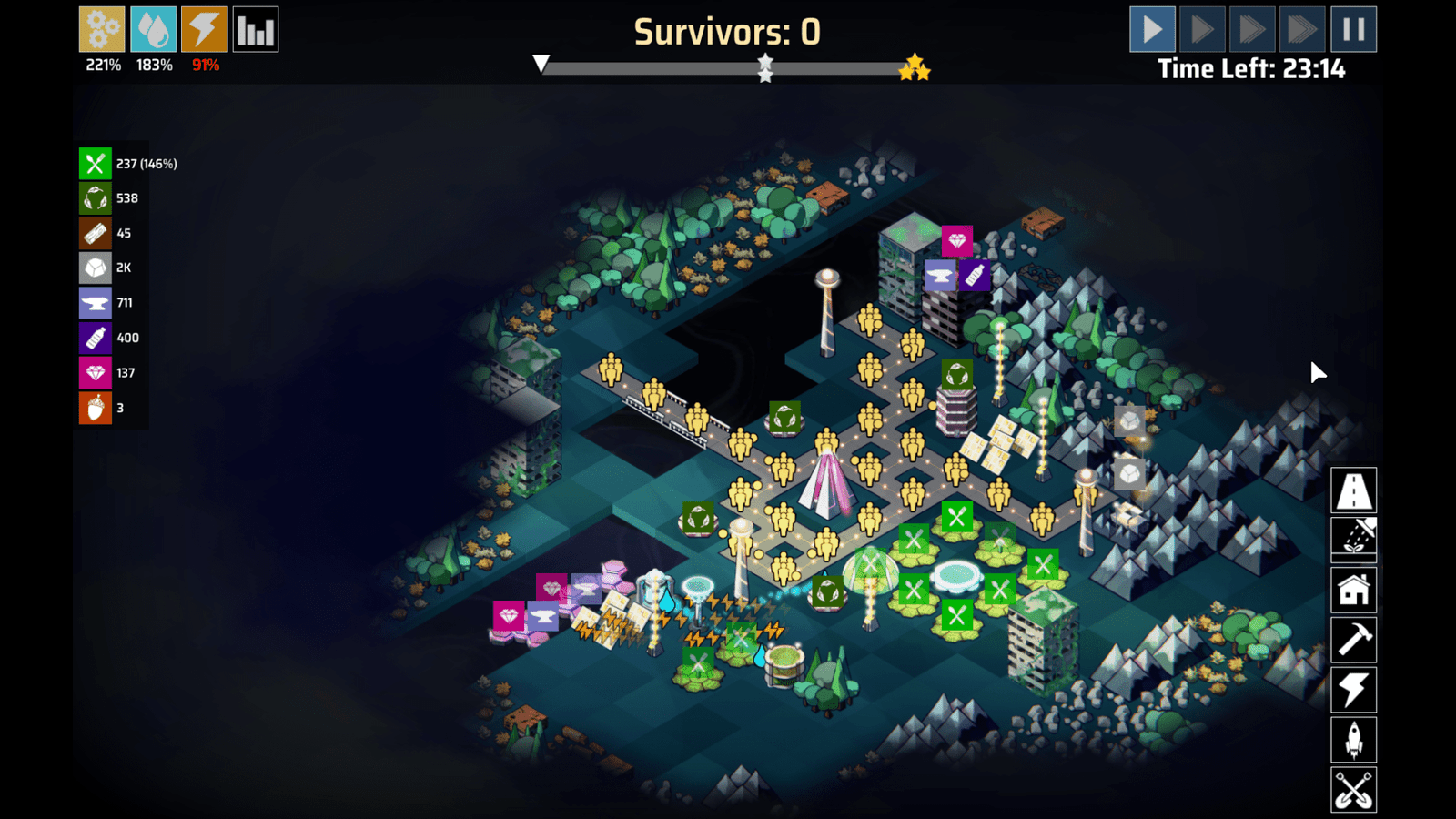Click the gears production icon showing 221%
The width and height of the screenshot is (1456, 819).
tap(101, 28)
